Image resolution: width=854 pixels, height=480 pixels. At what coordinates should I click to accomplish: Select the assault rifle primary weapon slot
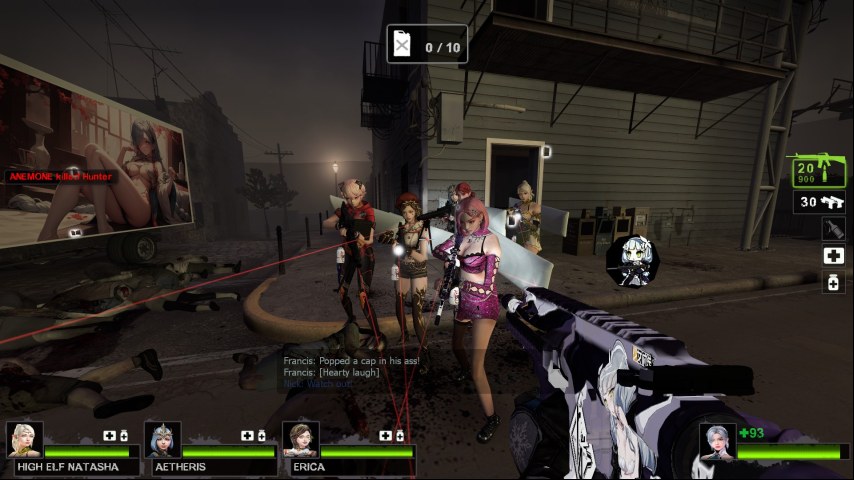tap(818, 172)
